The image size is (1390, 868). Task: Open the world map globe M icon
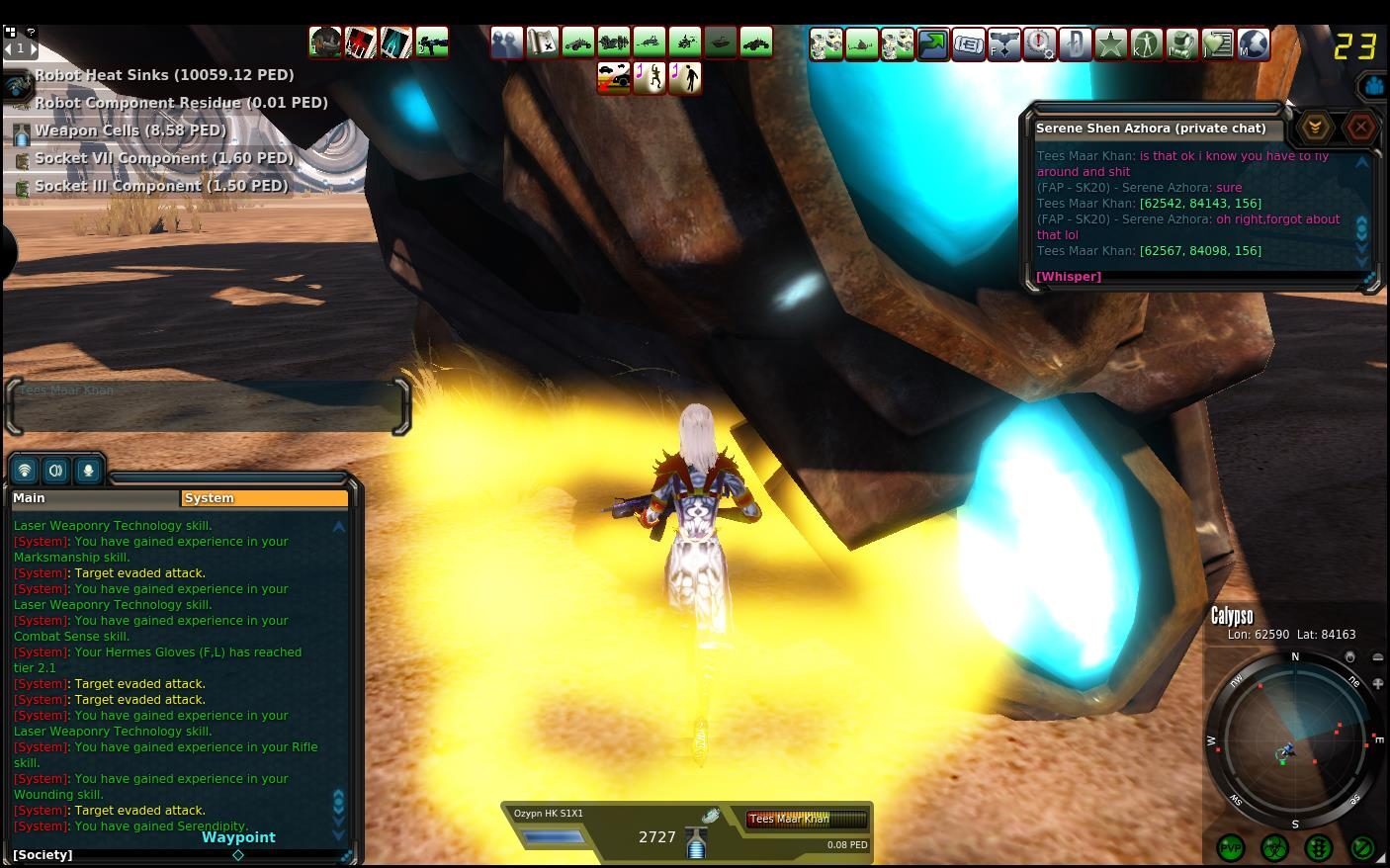[1254, 43]
